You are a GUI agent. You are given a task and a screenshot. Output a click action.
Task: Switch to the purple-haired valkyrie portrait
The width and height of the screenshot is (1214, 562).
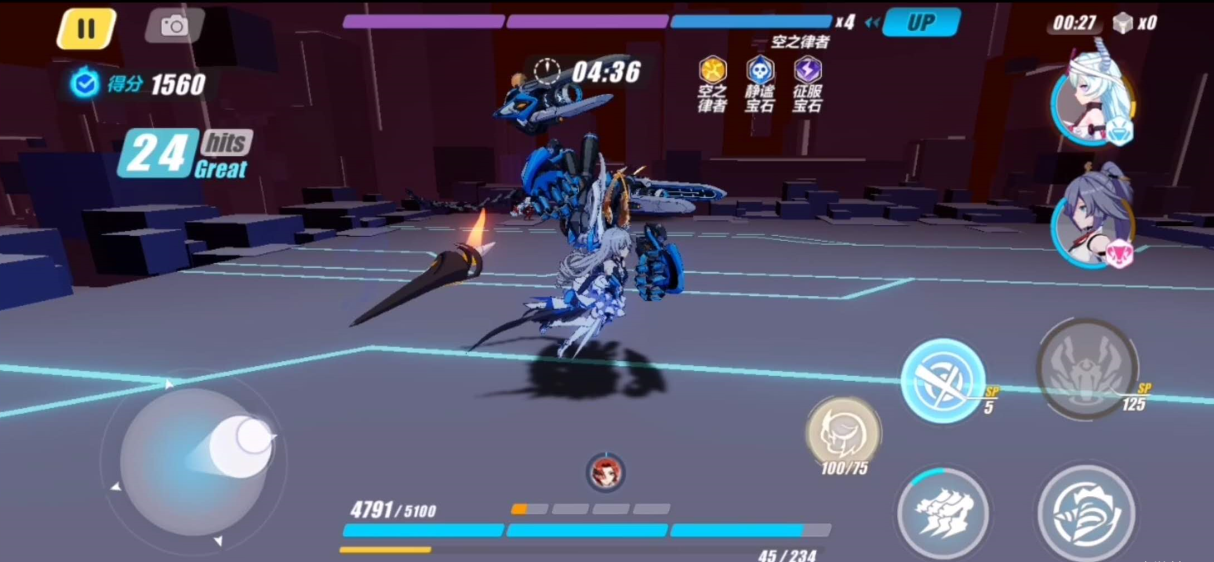pyautogui.click(x=1093, y=222)
